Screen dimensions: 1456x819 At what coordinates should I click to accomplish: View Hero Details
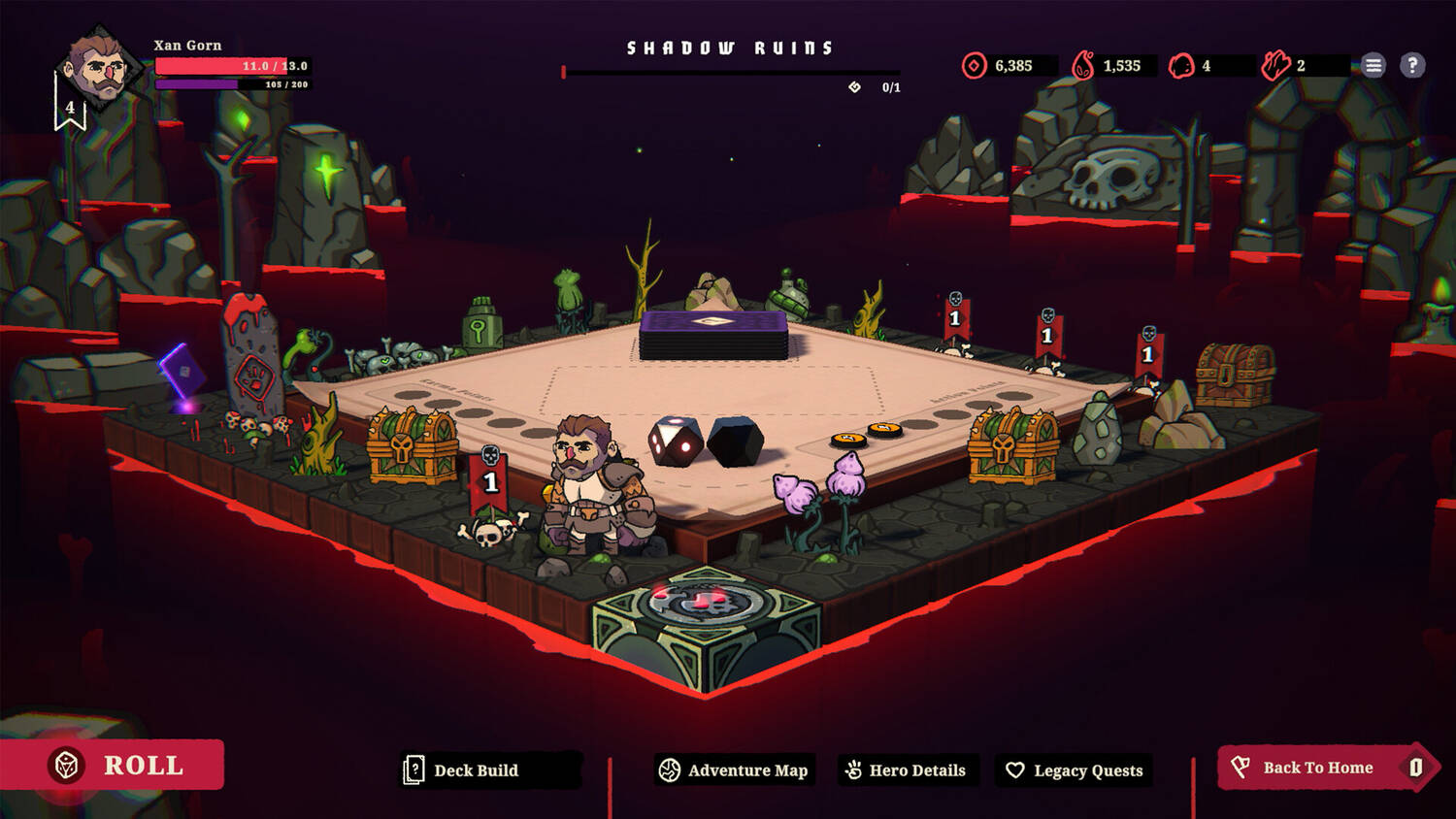point(907,770)
